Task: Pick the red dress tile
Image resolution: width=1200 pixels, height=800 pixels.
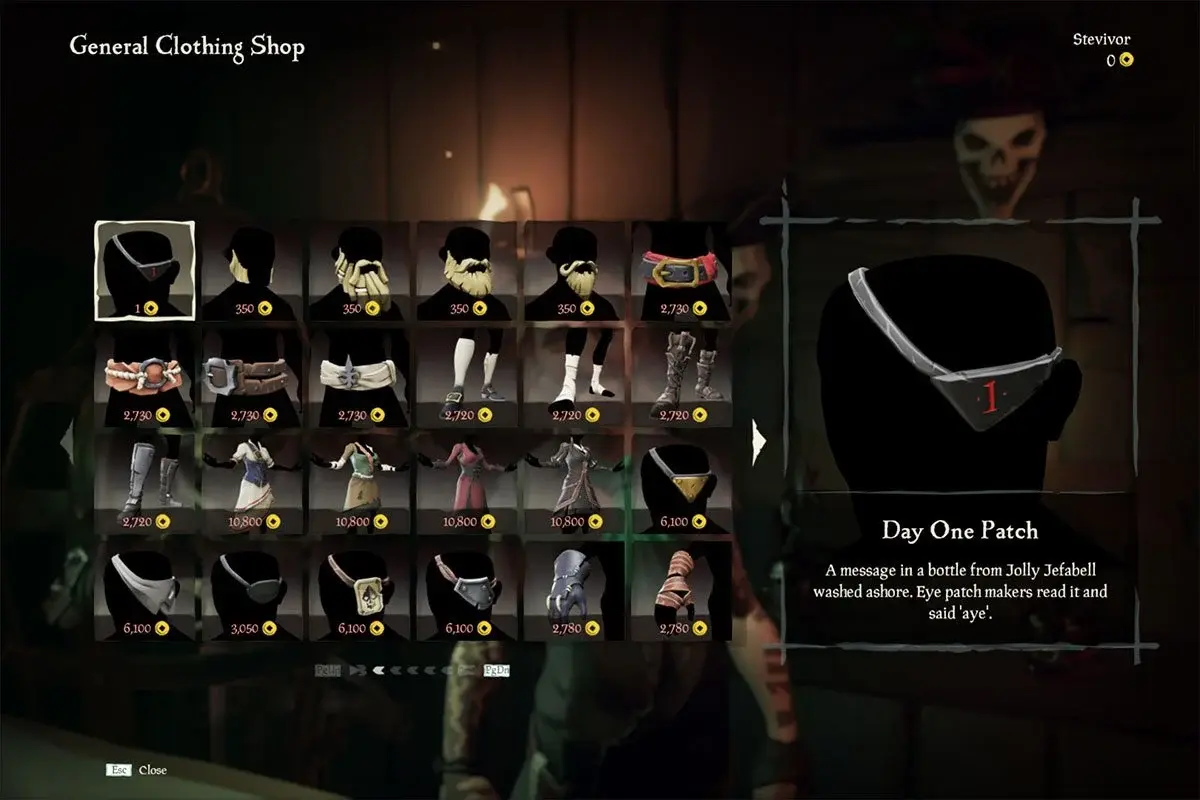Action: [467, 484]
